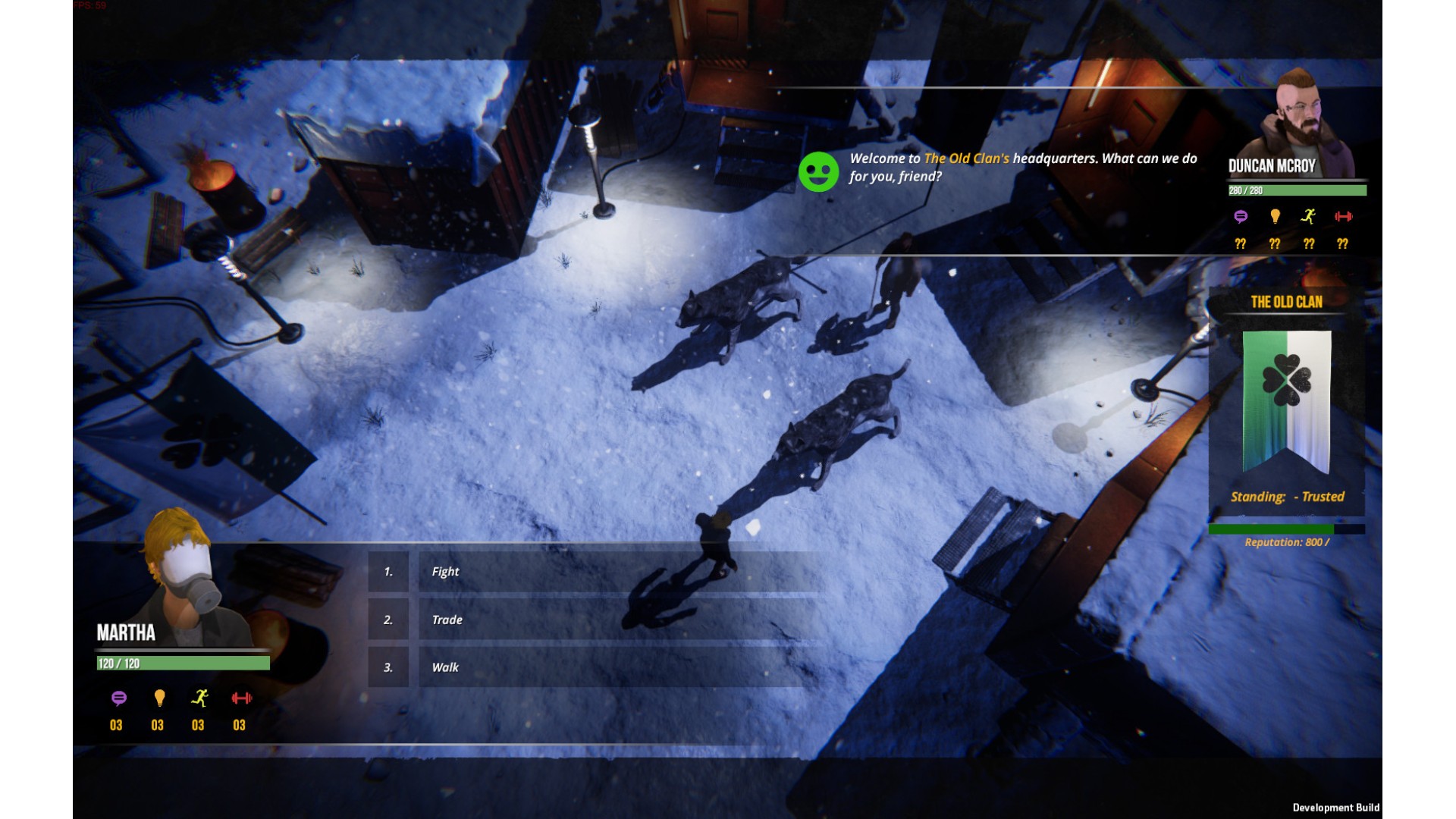Click Duncan's lightbulb stat icon
The image size is (1456, 819).
coord(1275,217)
